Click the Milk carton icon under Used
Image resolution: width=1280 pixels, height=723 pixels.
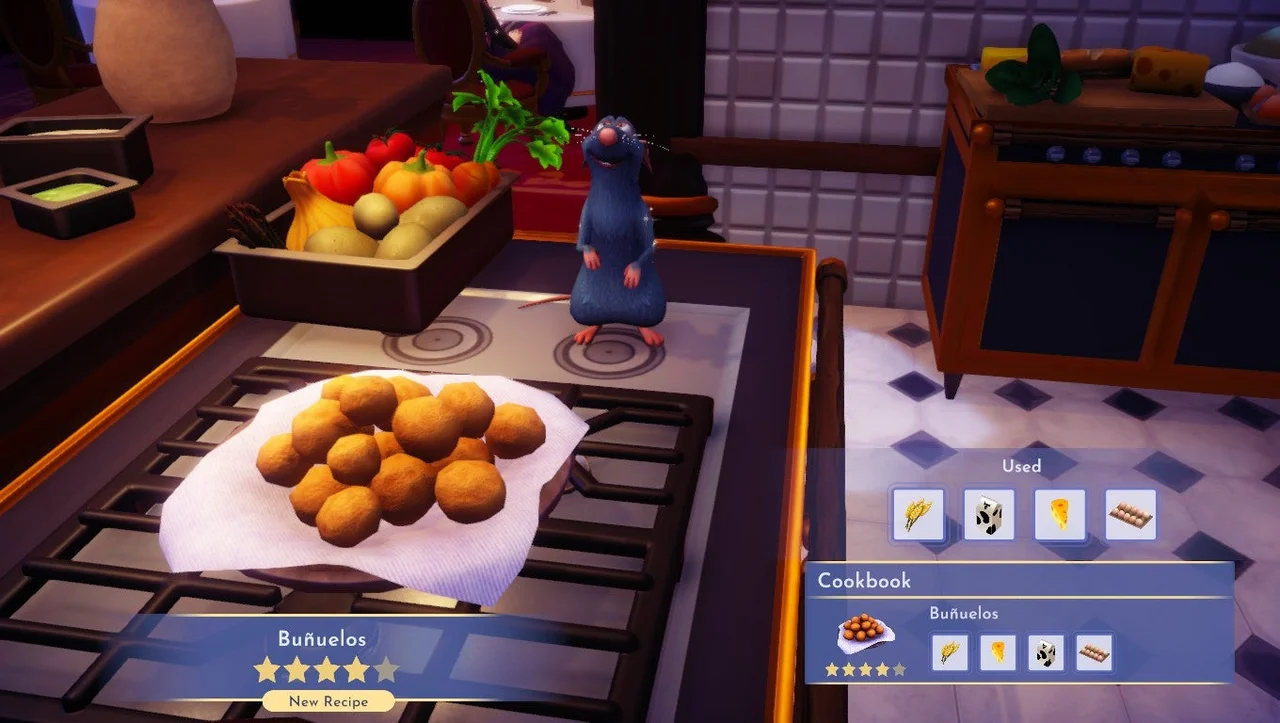[x=988, y=514]
